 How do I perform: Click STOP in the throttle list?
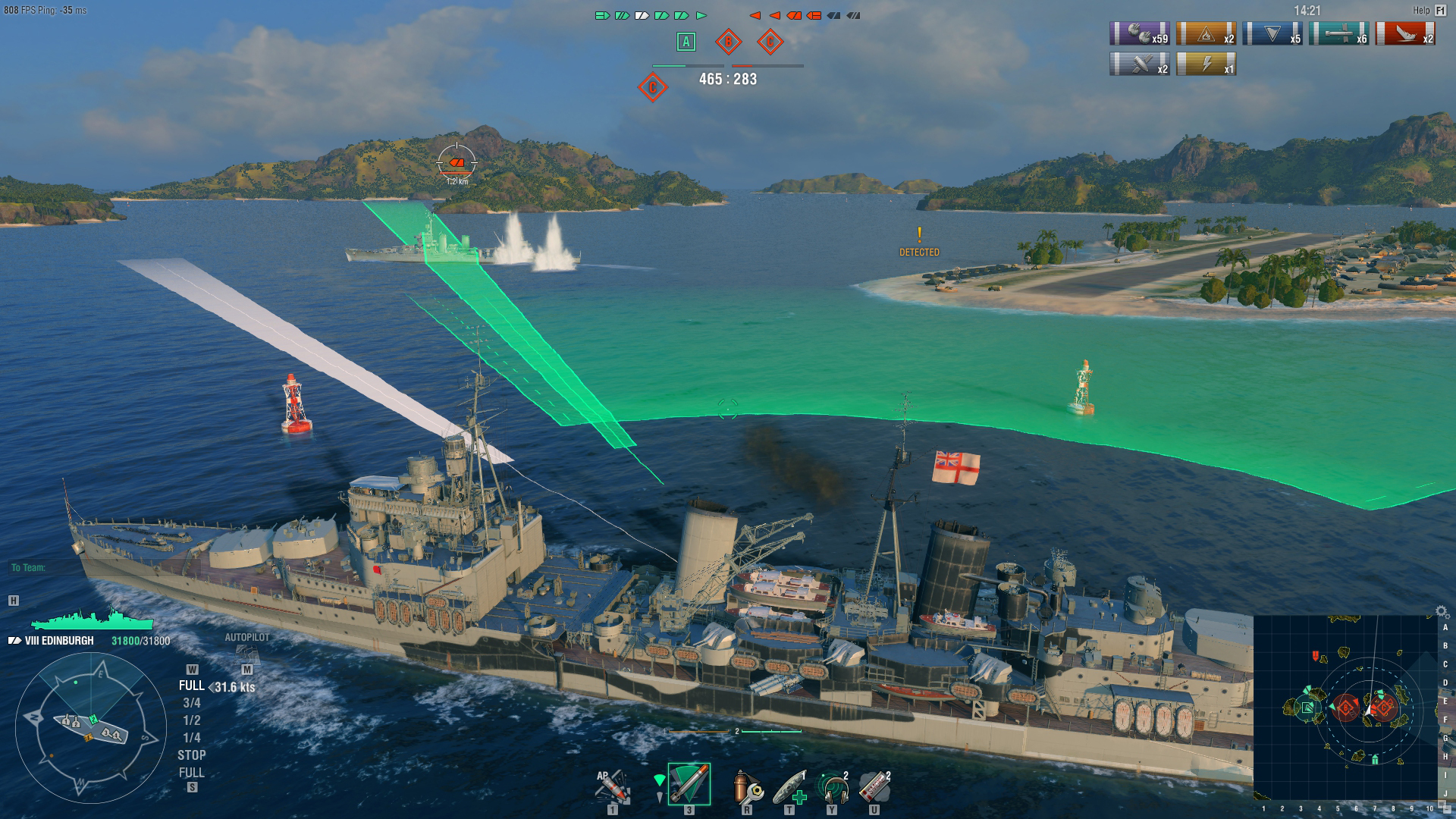[193, 755]
